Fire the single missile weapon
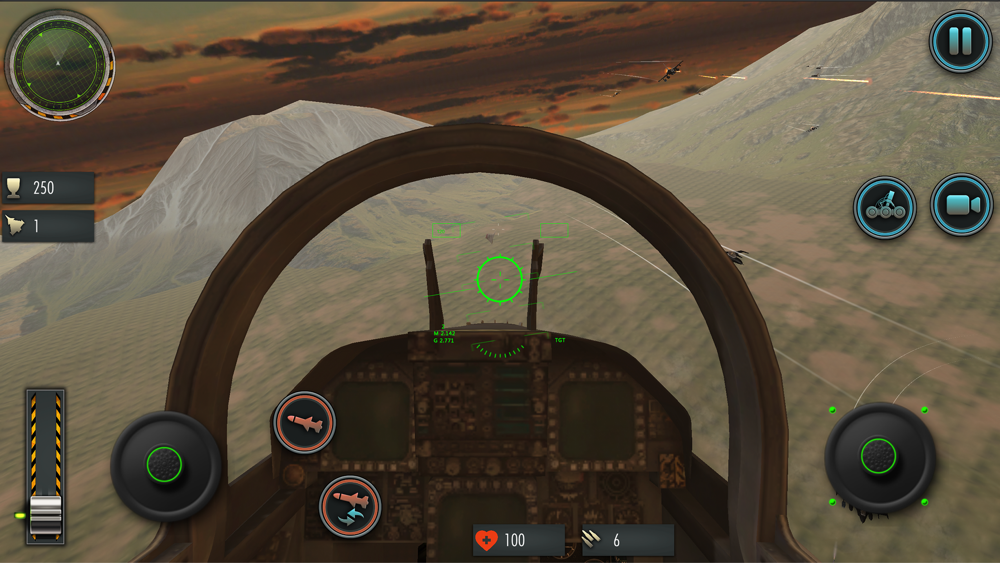Screen dimensions: 1000x563 [x=304, y=423]
